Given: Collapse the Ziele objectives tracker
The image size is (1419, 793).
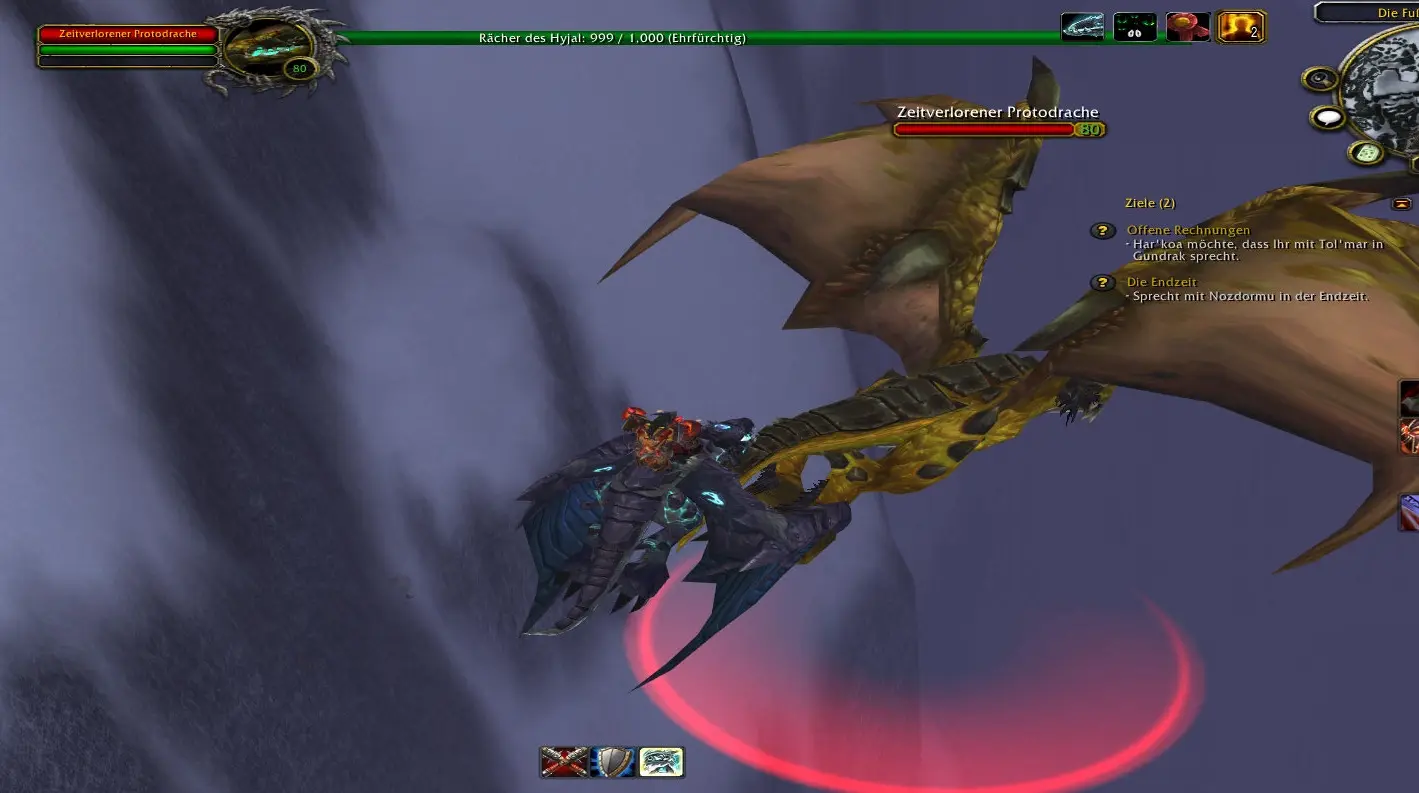Looking at the screenshot, I should click(1402, 204).
